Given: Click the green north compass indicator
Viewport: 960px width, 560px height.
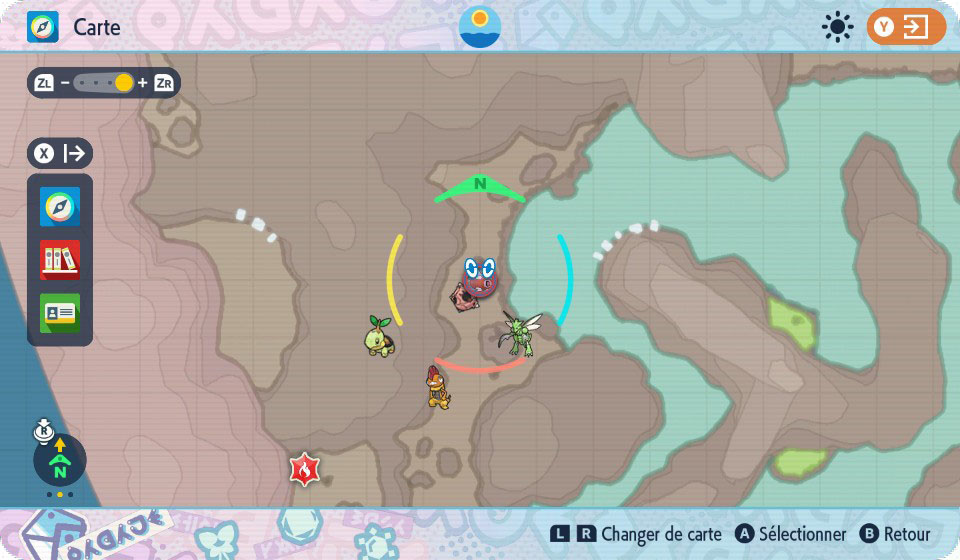Looking at the screenshot, I should [480, 186].
